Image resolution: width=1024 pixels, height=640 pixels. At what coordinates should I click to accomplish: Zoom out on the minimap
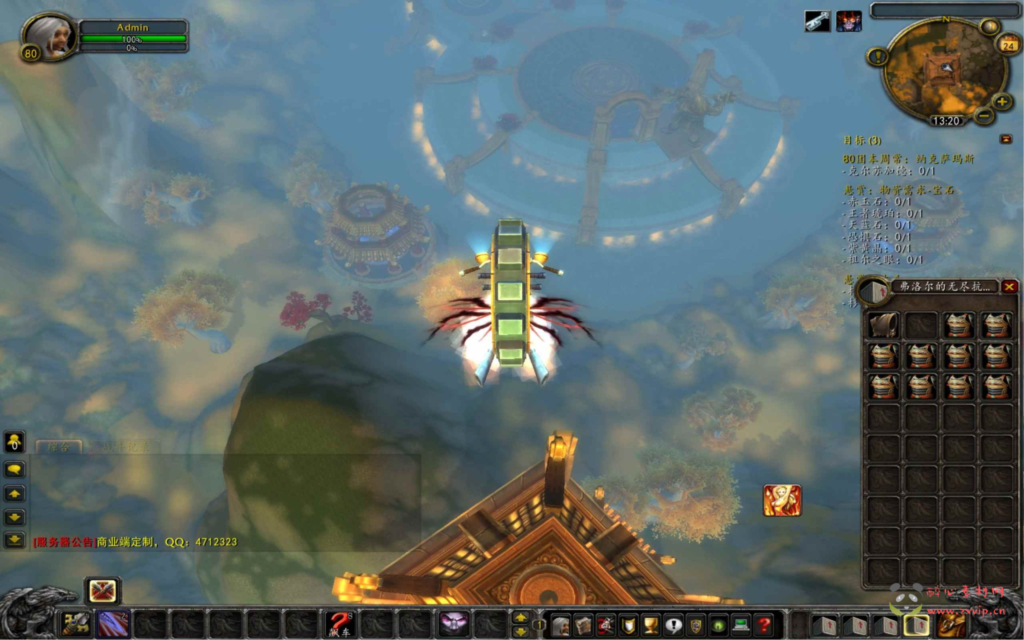[985, 116]
